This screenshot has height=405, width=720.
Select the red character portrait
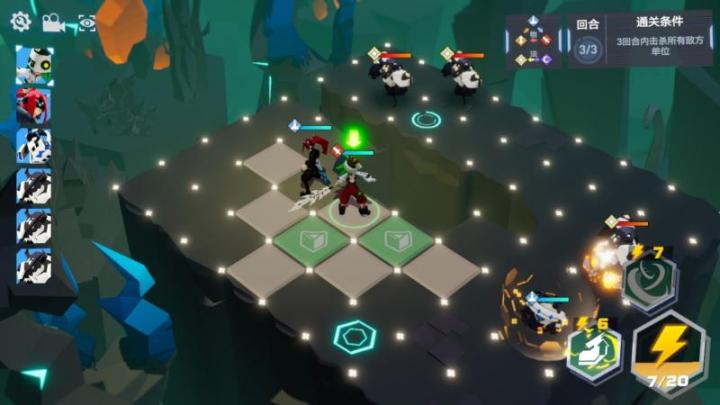coord(34,106)
